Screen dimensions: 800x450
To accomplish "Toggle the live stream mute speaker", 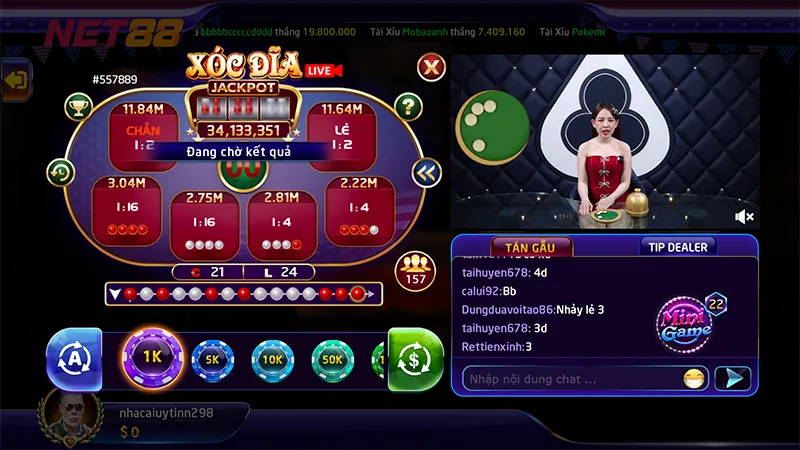I will [x=744, y=216].
